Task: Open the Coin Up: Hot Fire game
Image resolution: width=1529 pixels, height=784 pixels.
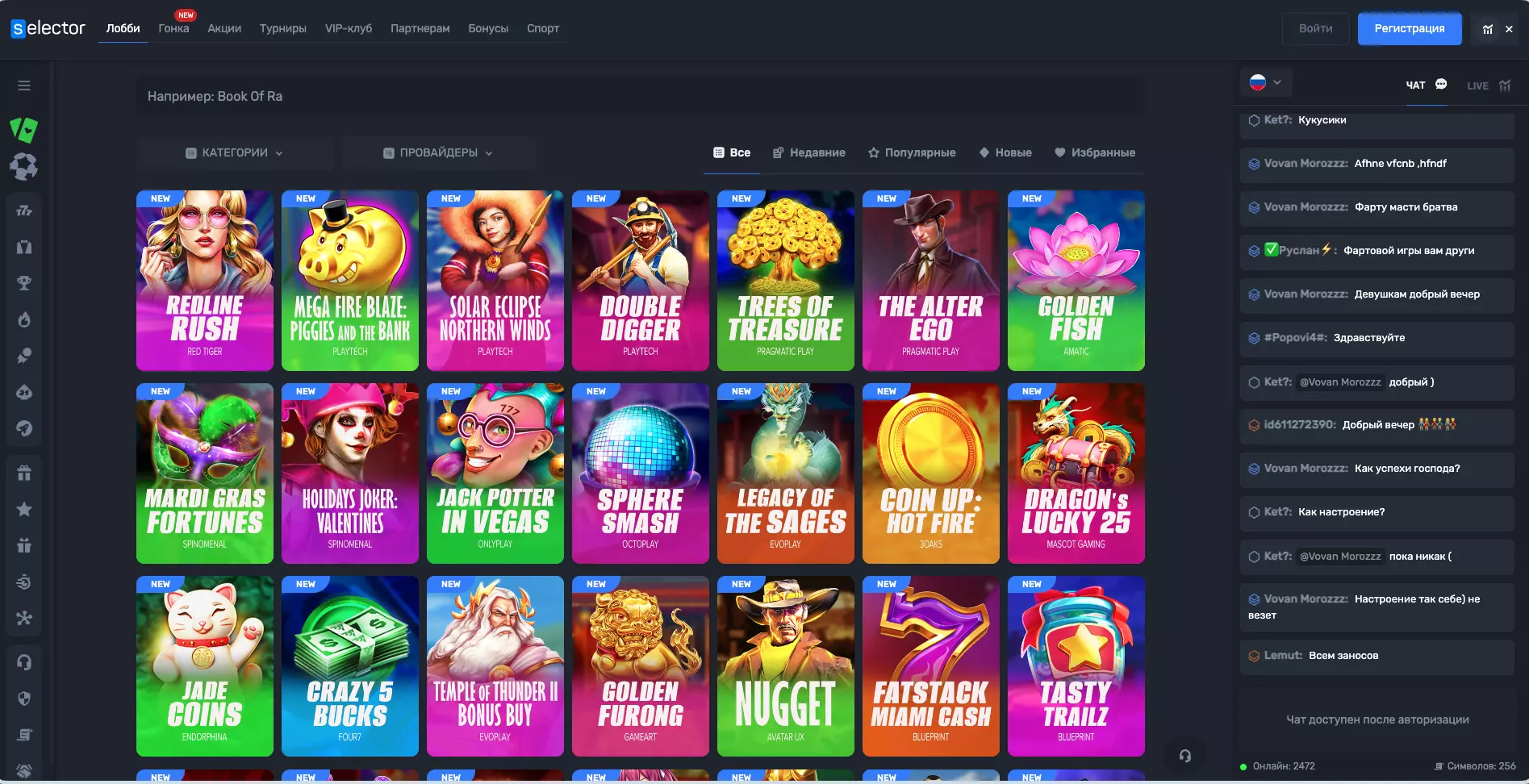Action: (x=931, y=473)
